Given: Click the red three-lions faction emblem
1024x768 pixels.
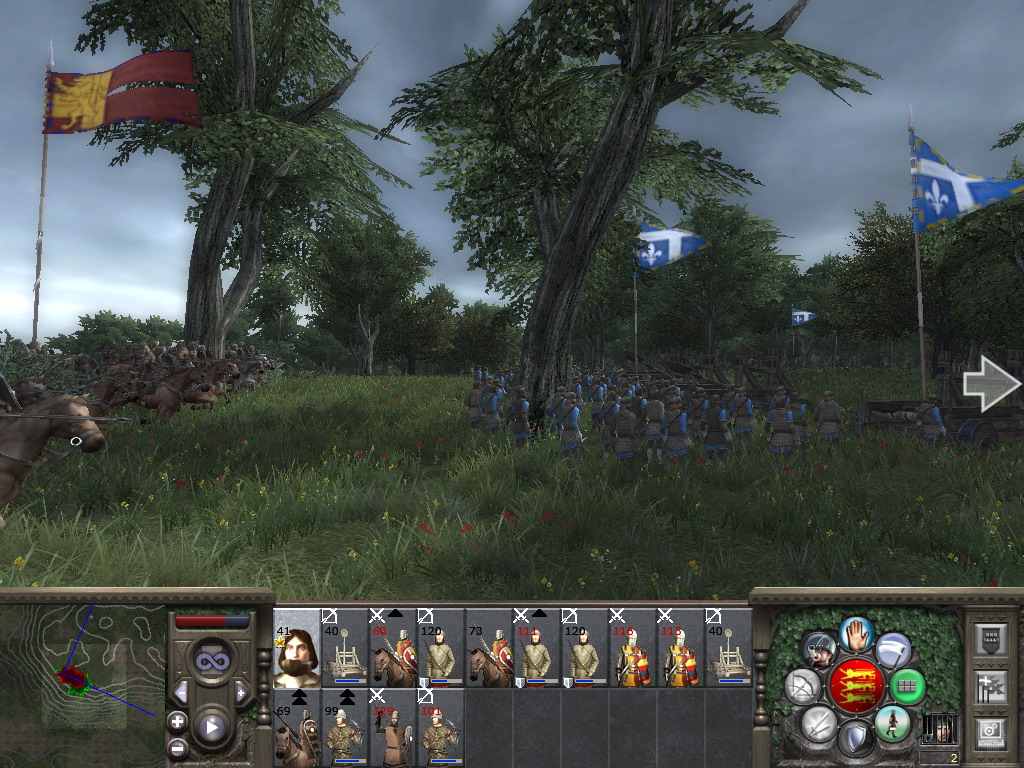Looking at the screenshot, I should tap(855, 686).
